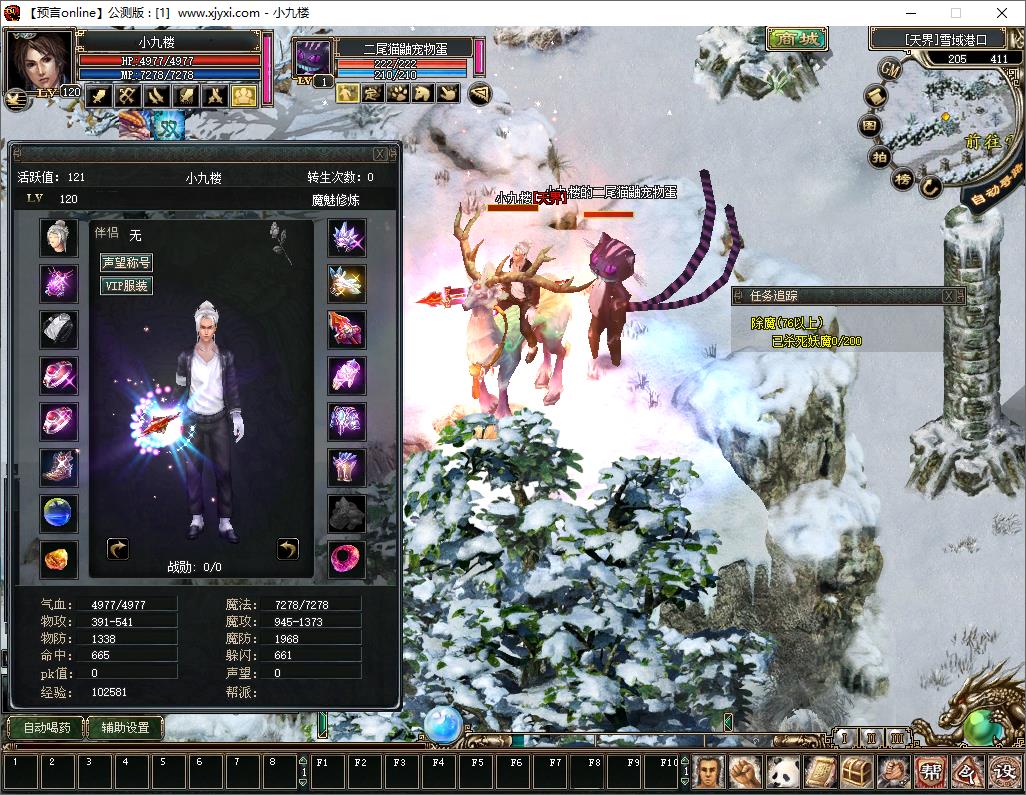Click the GM button by minimap
Viewport: 1026px width, 795px height.
point(889,68)
